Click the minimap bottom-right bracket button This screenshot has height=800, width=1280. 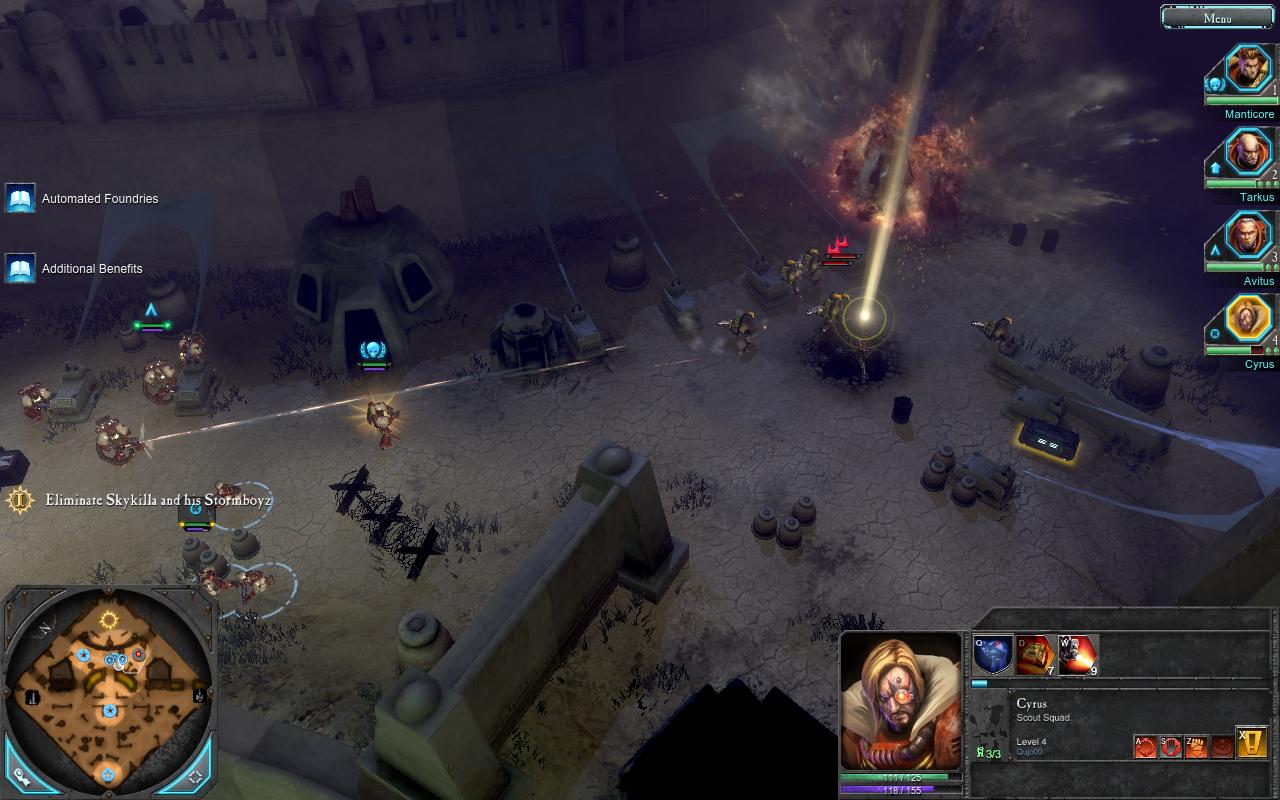[x=196, y=775]
